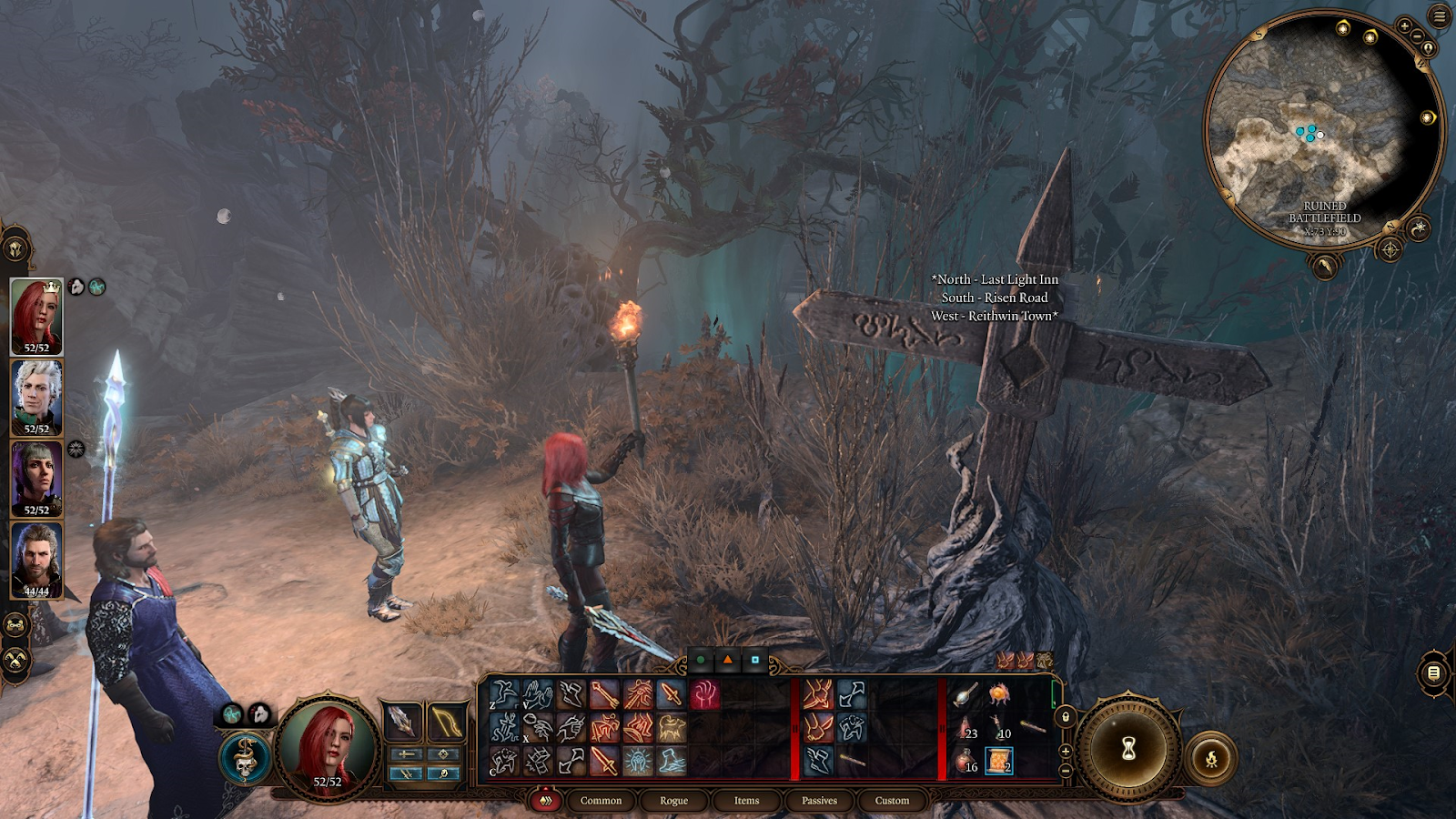The height and width of the screenshot is (819, 1456).
Task: Toggle the hotbar lock button
Action: pos(1066,717)
